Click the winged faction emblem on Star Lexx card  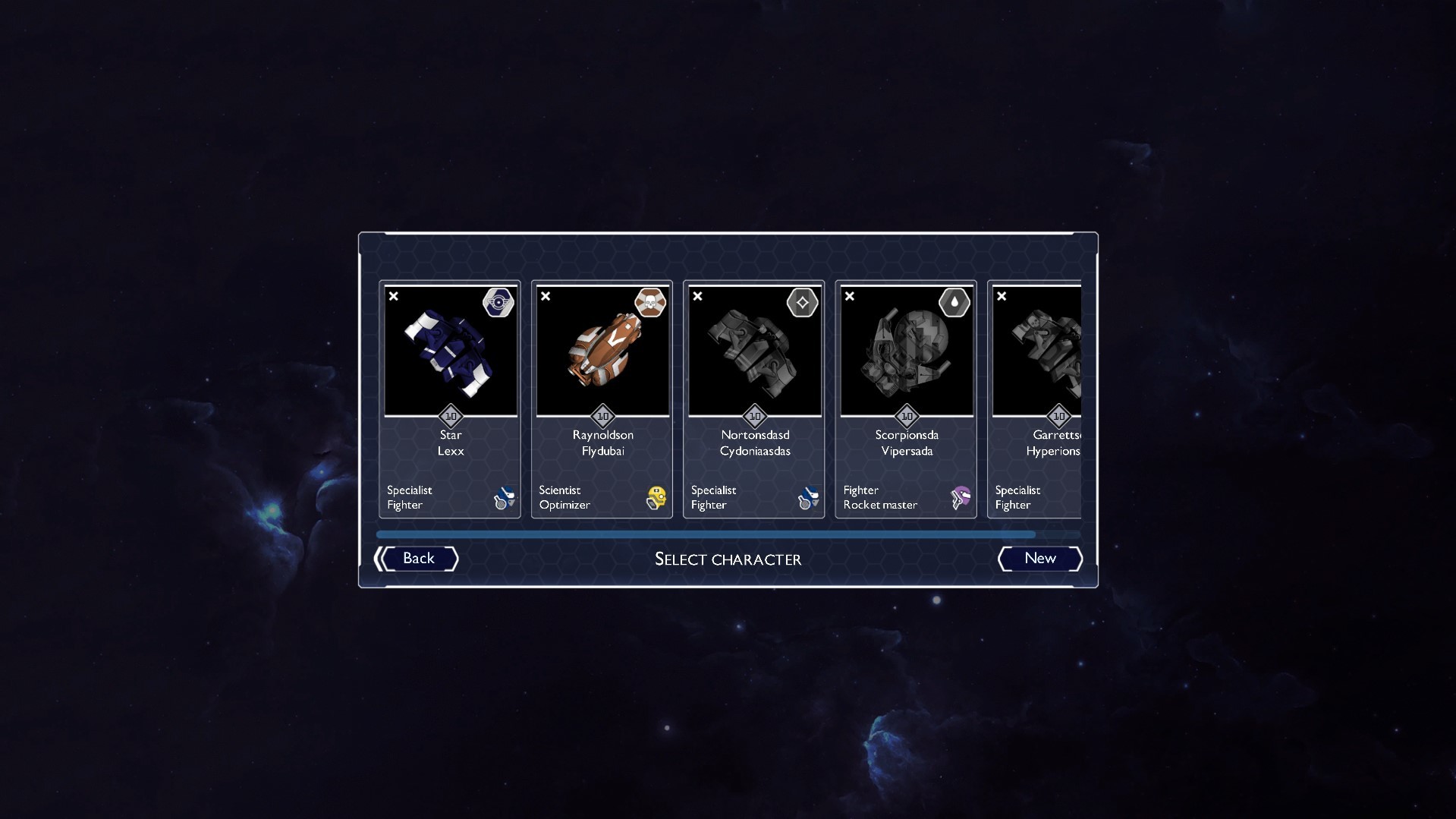(x=499, y=302)
